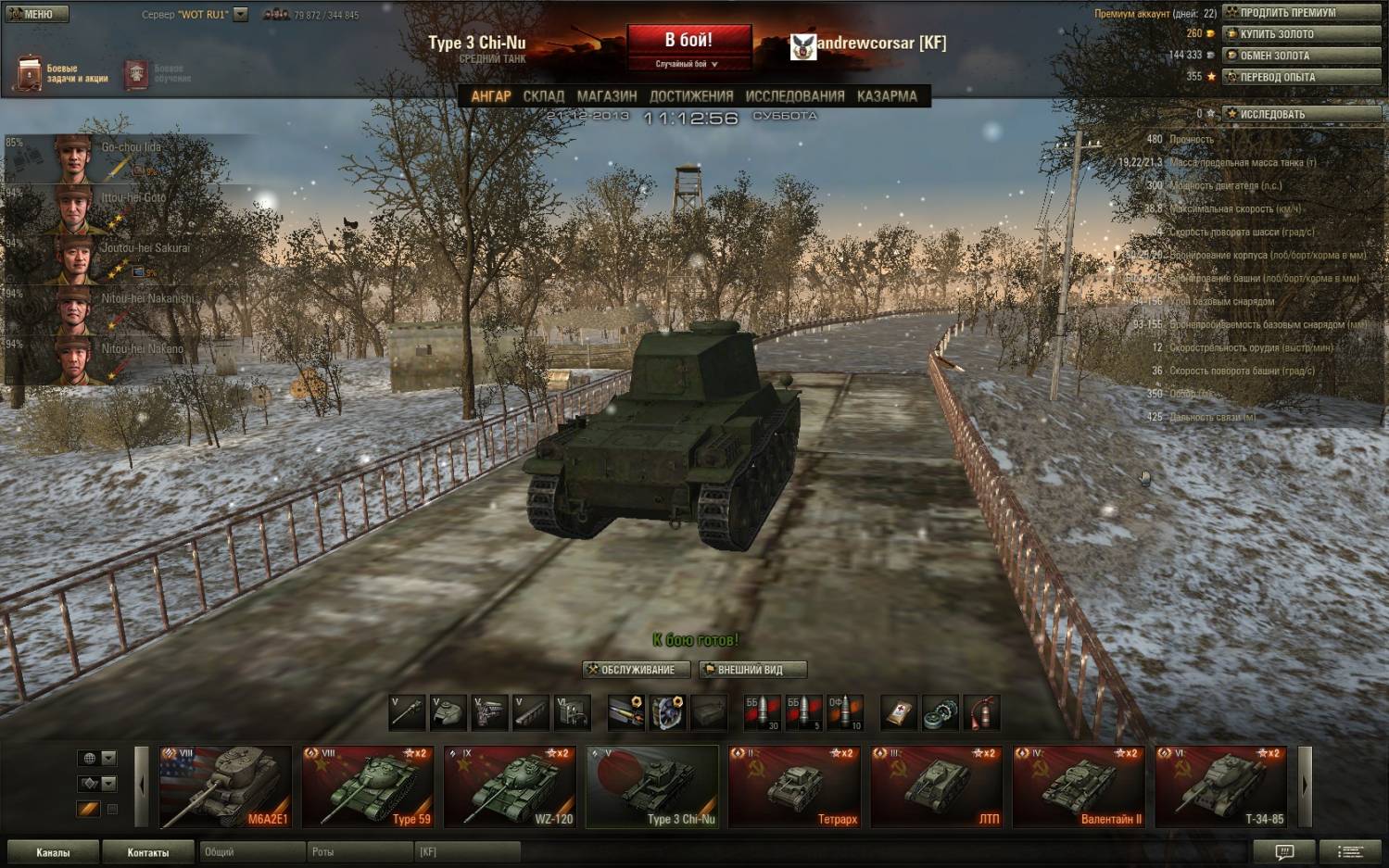The height and width of the screenshot is (868, 1389).
Task: Open Боевые задачи и акции
Action: click(x=61, y=73)
